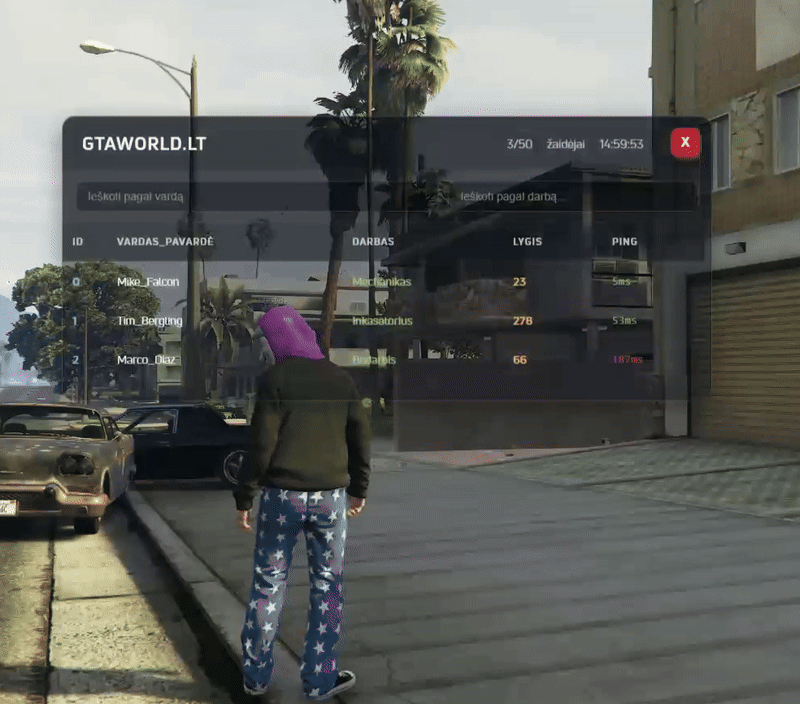Close the player list with the red X
Image resolution: width=800 pixels, height=704 pixels.
[685, 144]
